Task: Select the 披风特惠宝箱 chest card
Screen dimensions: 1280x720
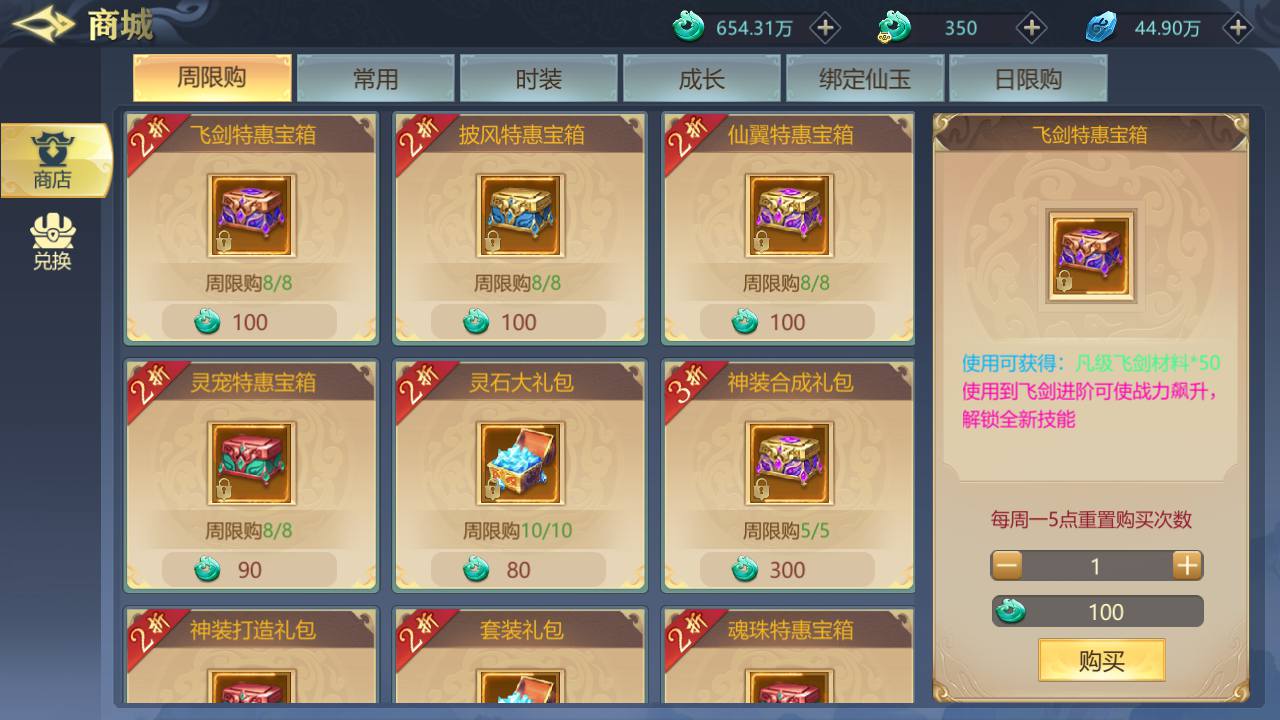Action: [x=519, y=215]
